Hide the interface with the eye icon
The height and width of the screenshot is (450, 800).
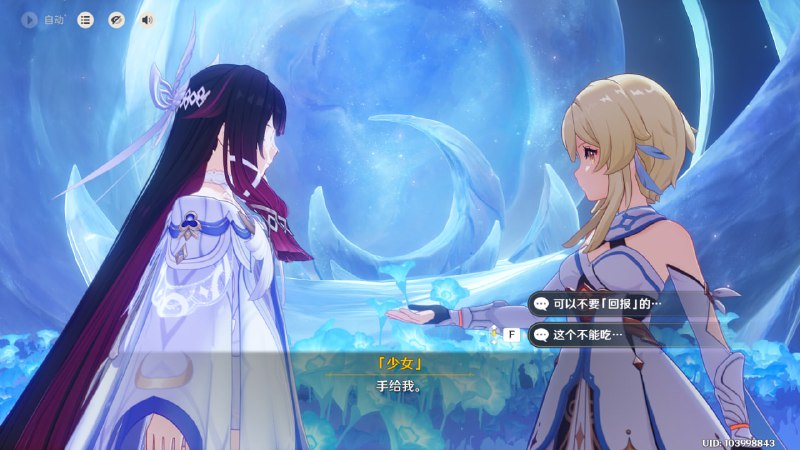click(x=116, y=19)
